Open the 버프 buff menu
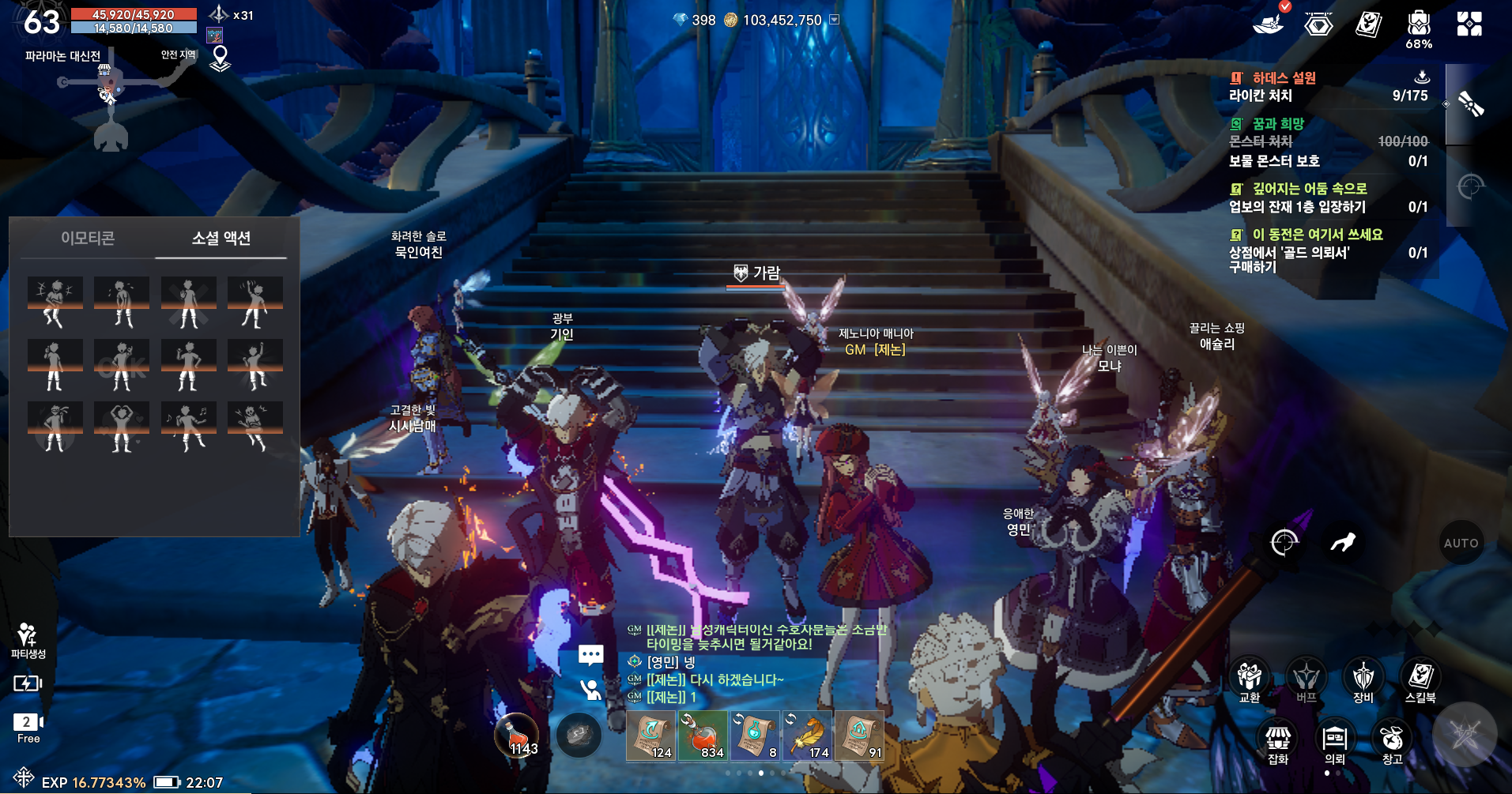 coord(1306,679)
